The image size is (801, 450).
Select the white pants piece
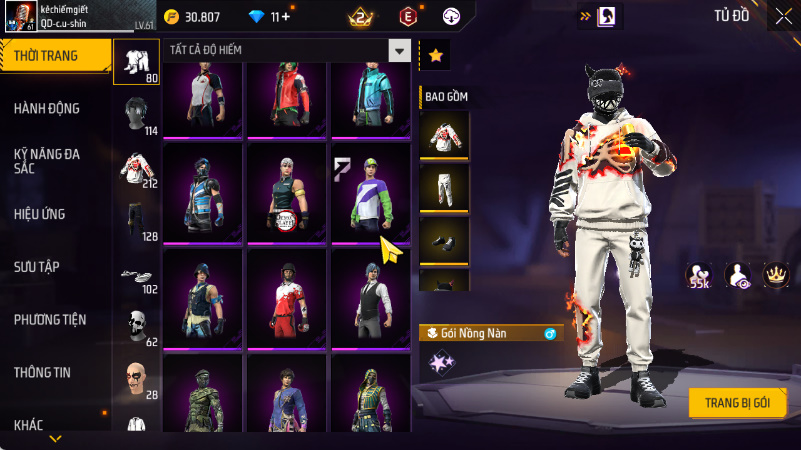443,187
